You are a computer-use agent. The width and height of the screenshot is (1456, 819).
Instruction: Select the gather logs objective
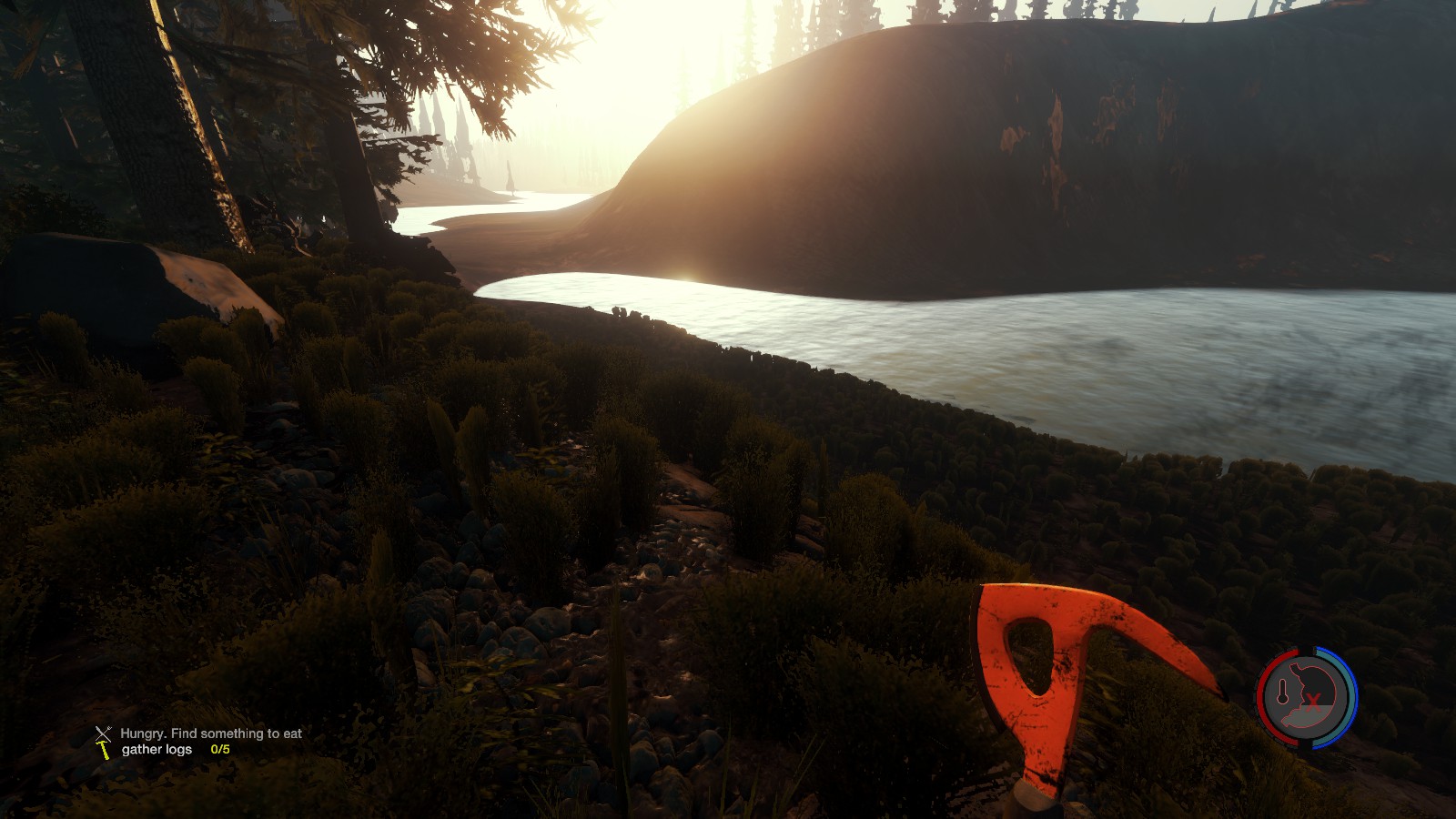[x=157, y=750]
